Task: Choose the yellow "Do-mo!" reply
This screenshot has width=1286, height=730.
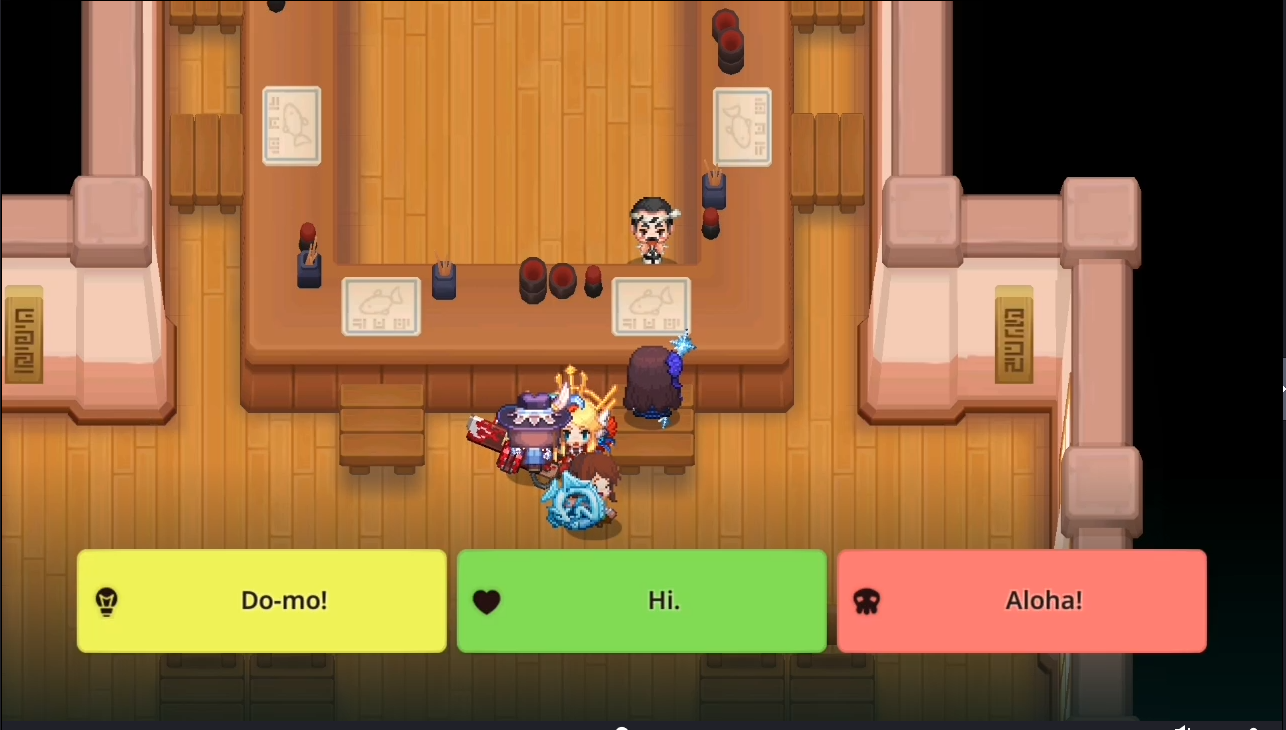Action: [262, 601]
